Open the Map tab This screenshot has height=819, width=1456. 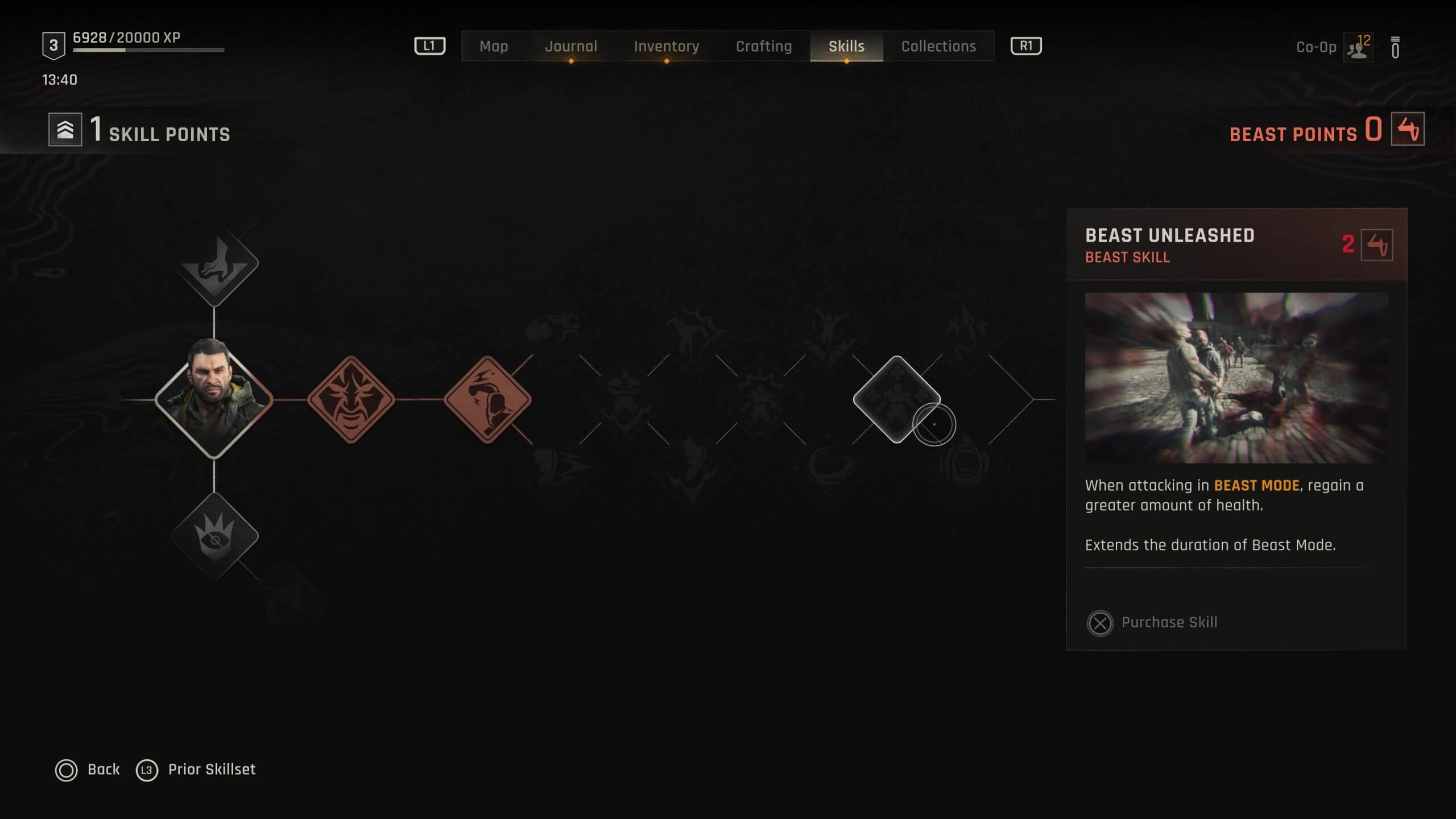[x=493, y=46]
